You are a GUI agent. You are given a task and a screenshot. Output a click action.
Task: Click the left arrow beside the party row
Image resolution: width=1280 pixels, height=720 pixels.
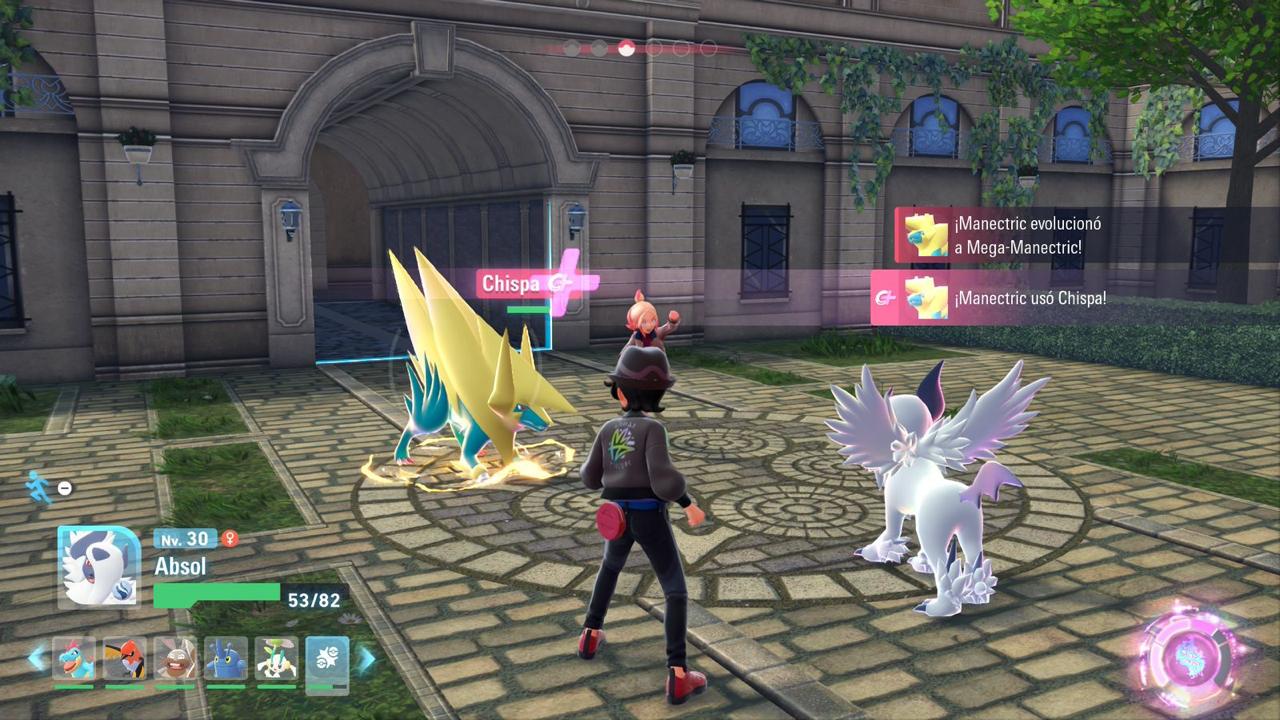point(37,658)
